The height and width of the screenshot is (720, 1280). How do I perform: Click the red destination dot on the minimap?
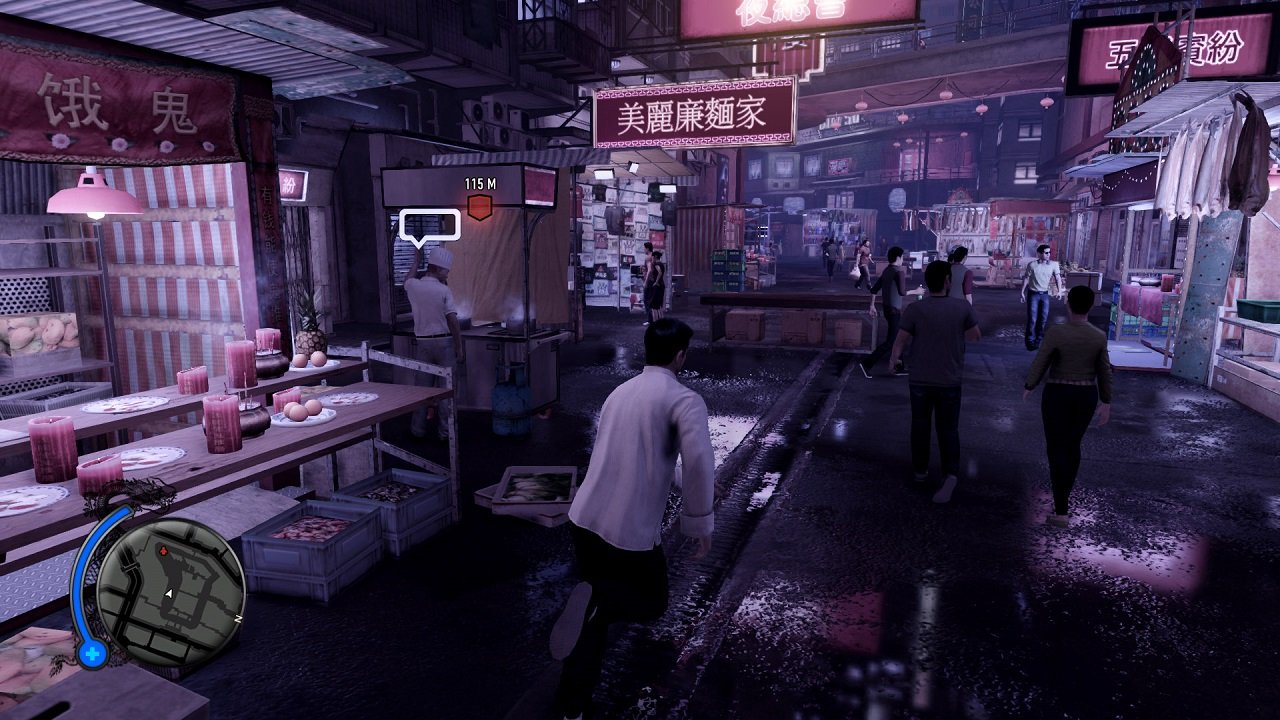[x=163, y=551]
